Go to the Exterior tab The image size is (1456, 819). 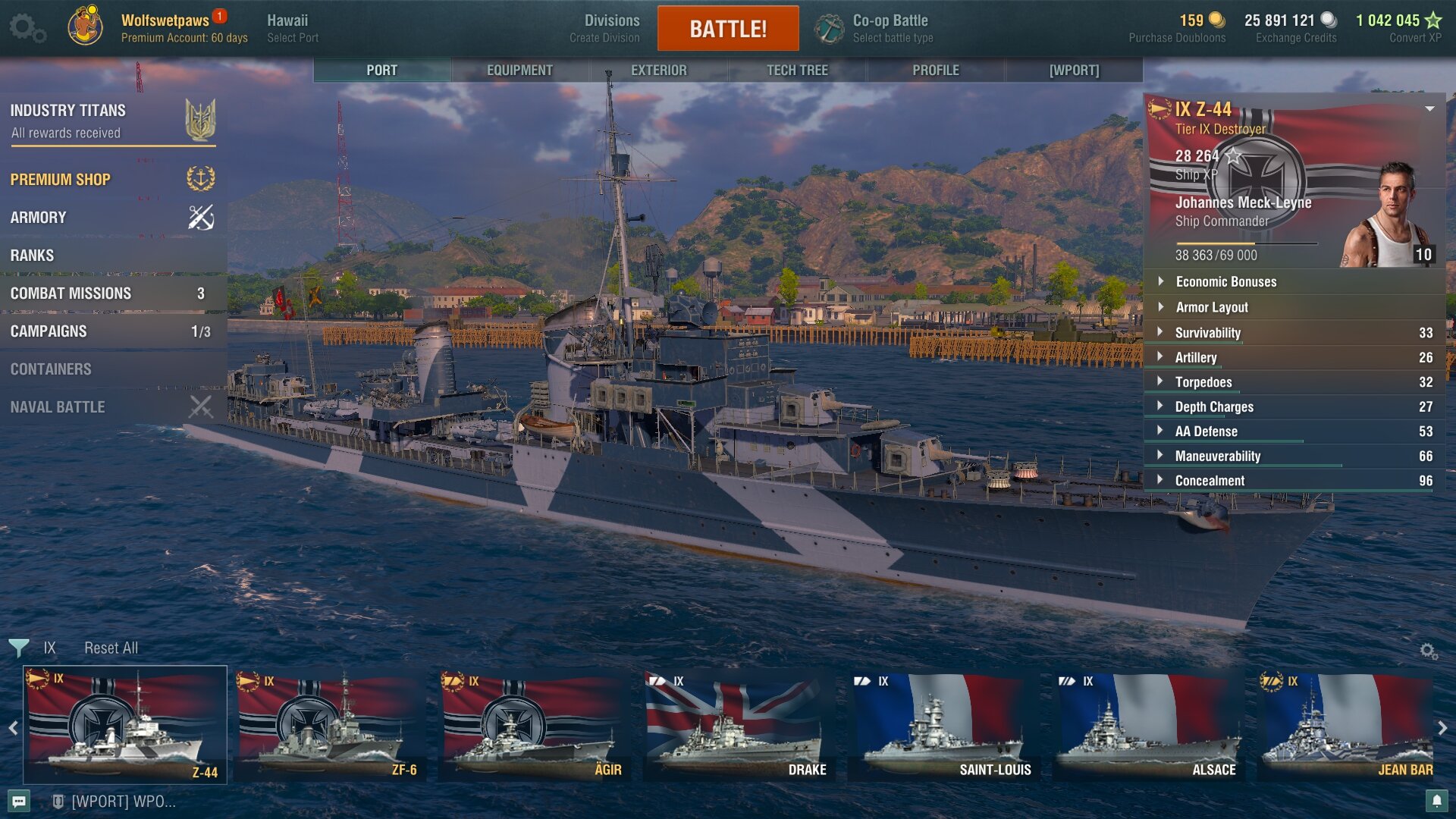point(658,70)
